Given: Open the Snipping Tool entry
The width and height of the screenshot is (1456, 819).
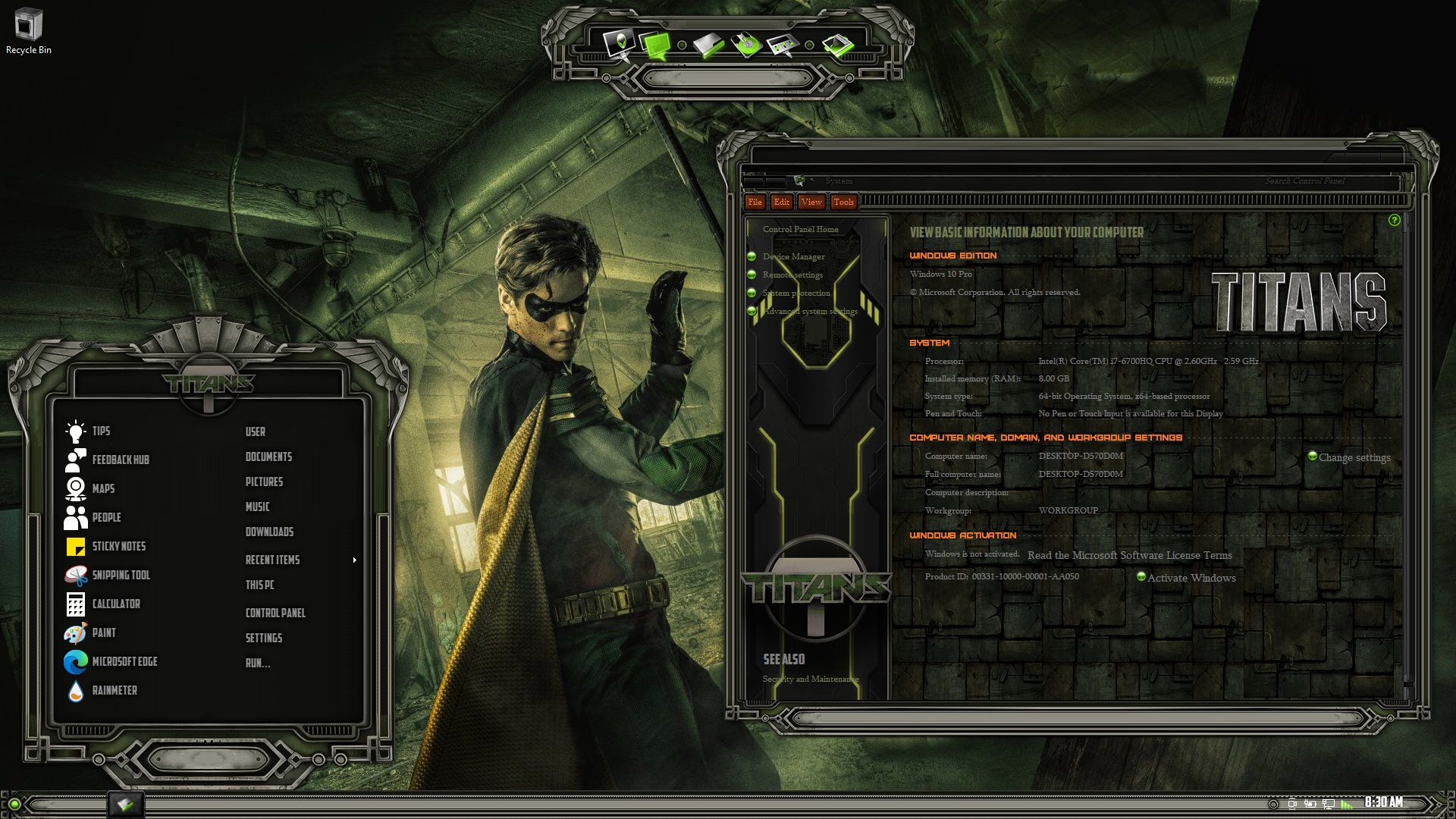Looking at the screenshot, I should coord(121,575).
